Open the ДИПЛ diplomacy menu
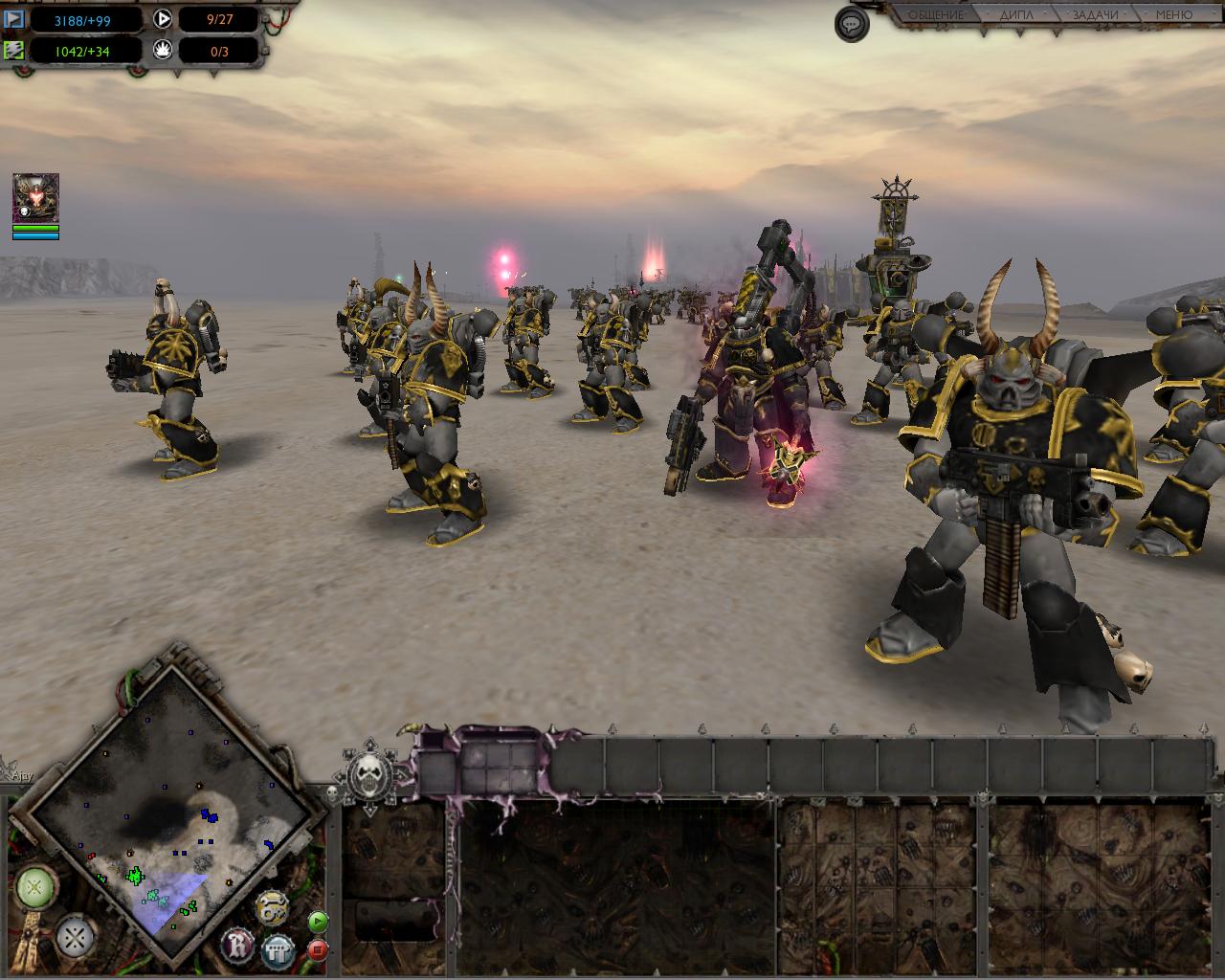The width and height of the screenshot is (1225, 980). (1016, 15)
